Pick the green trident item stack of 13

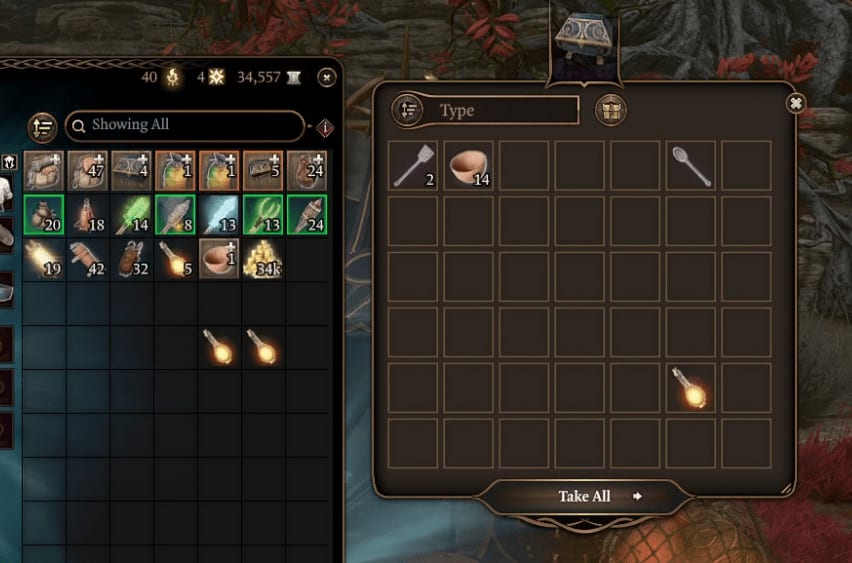(263, 214)
